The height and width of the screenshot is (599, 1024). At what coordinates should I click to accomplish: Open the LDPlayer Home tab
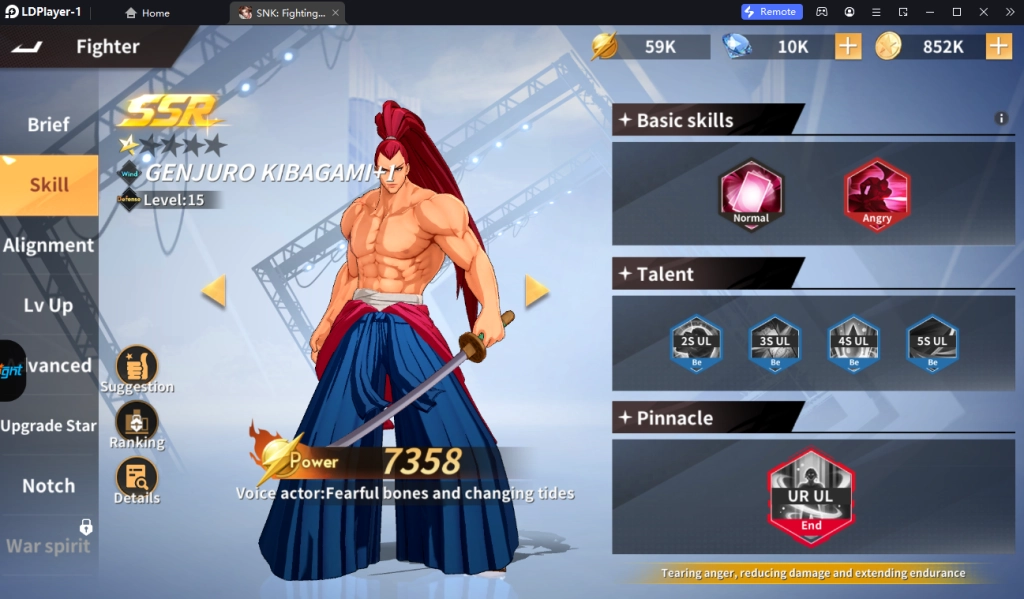(x=148, y=13)
